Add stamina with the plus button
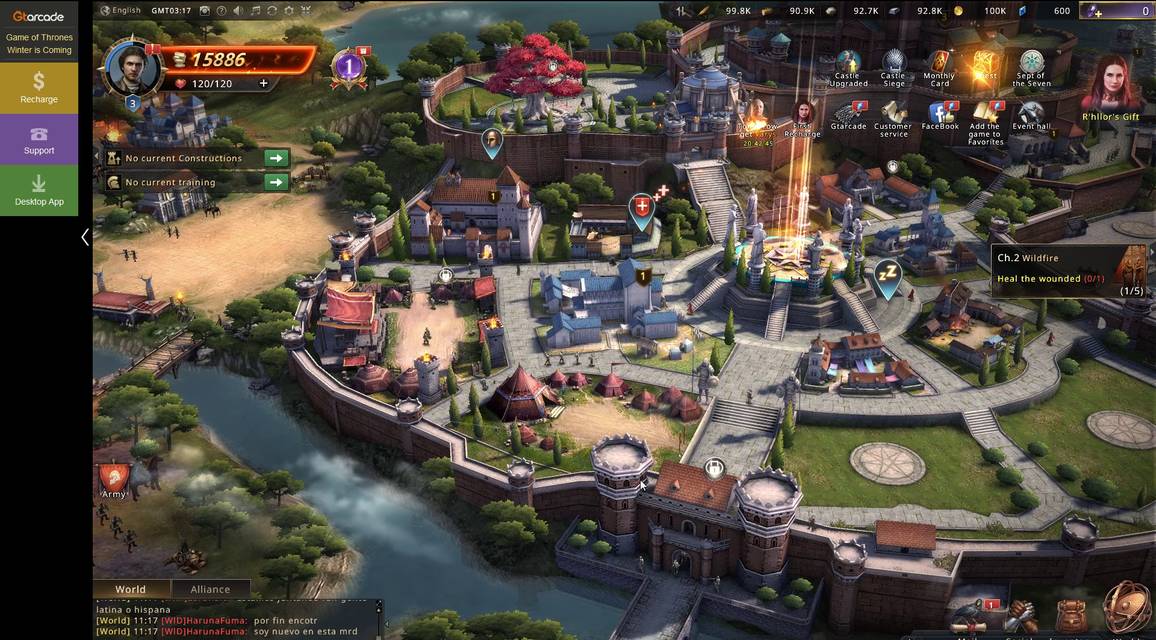 tap(264, 84)
